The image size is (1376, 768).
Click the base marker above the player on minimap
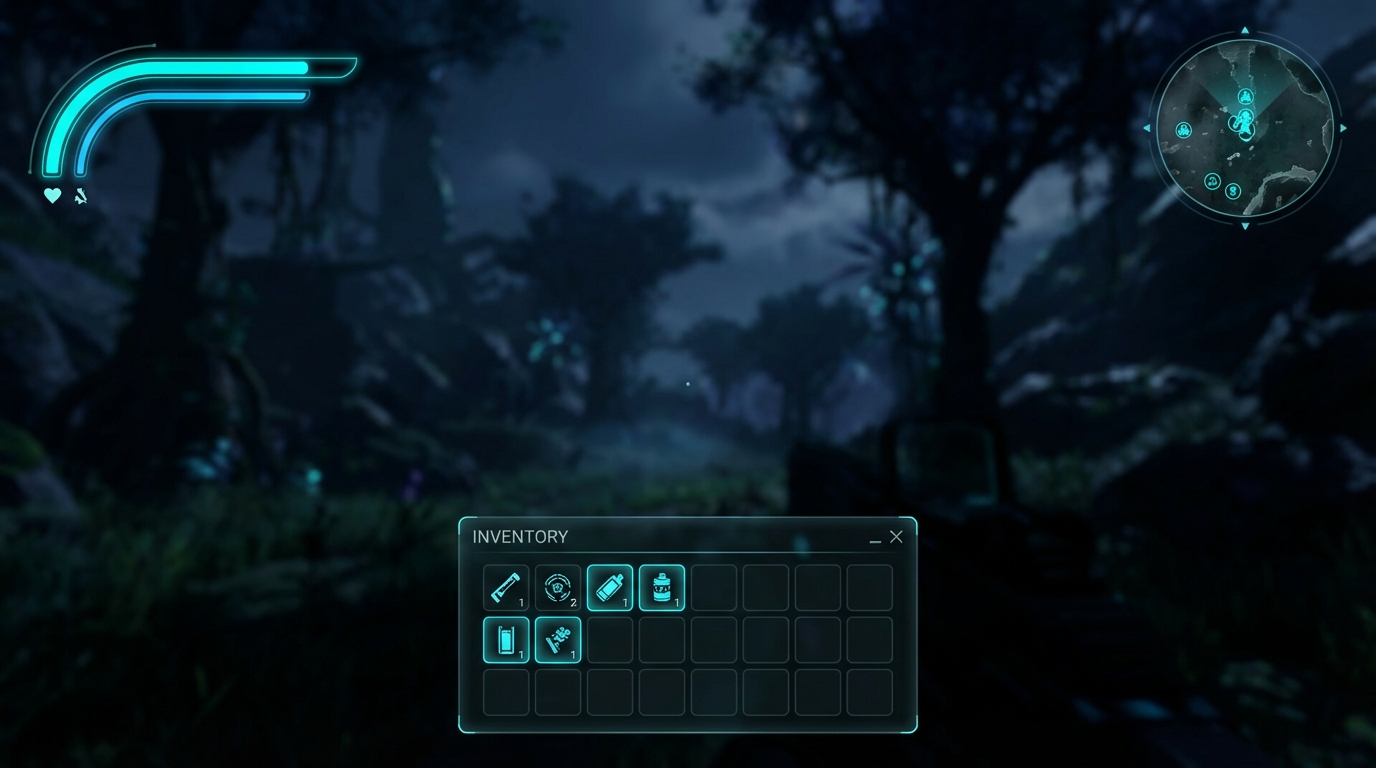click(1246, 95)
